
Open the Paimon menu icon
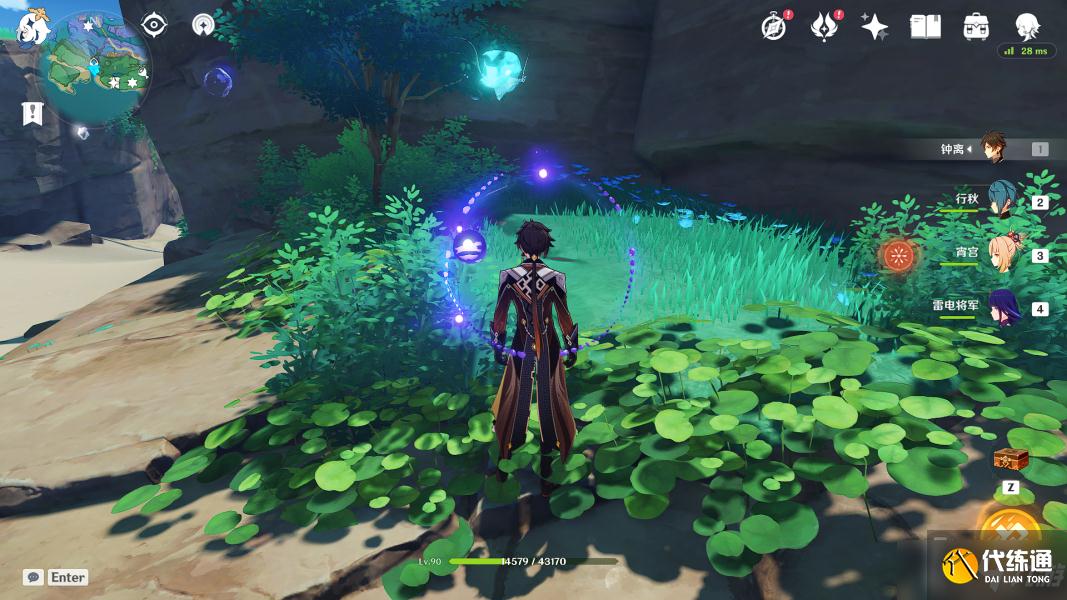click(x=32, y=27)
